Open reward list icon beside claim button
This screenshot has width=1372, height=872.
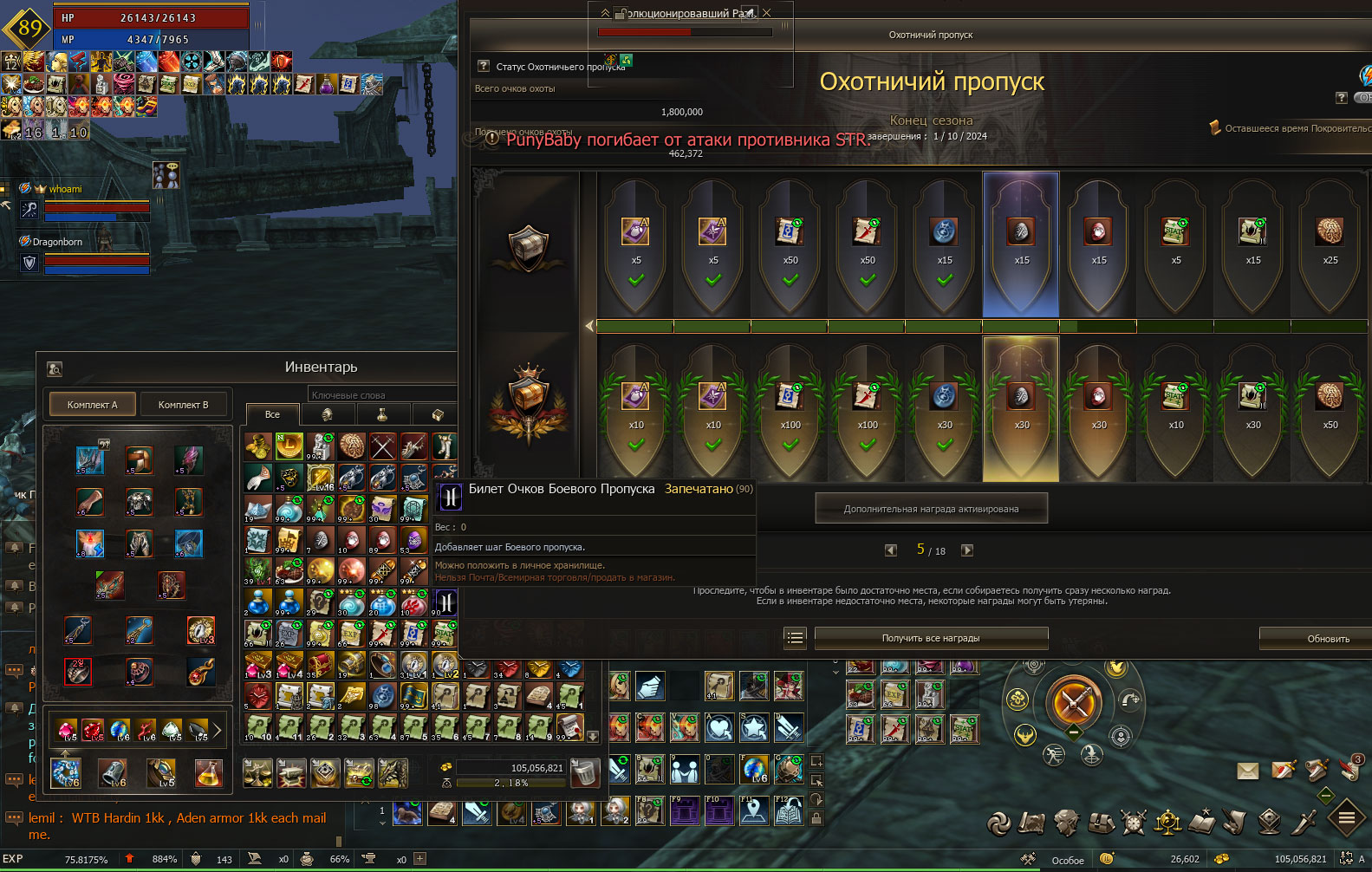click(795, 639)
